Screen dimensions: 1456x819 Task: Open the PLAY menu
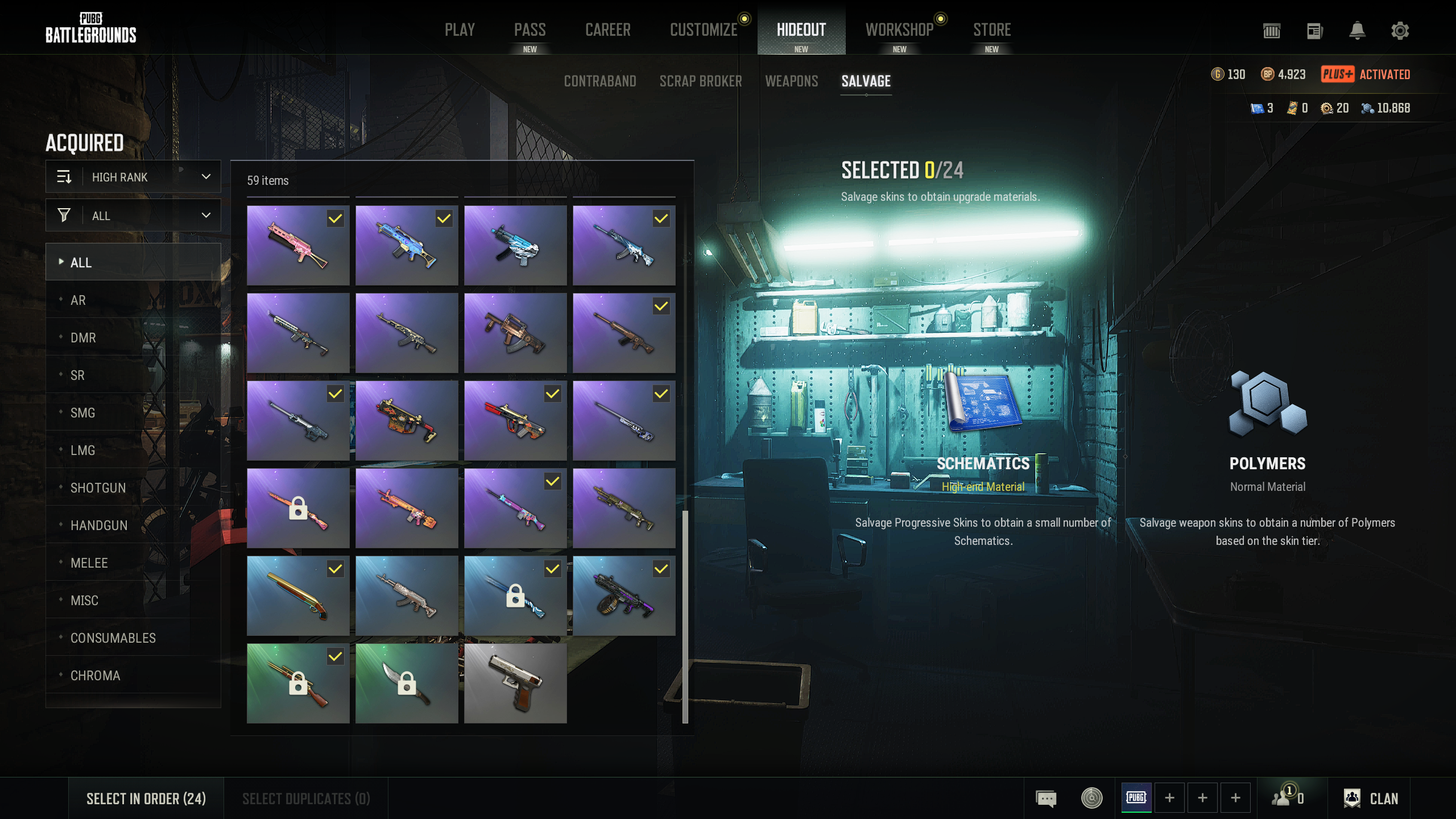coord(460,30)
